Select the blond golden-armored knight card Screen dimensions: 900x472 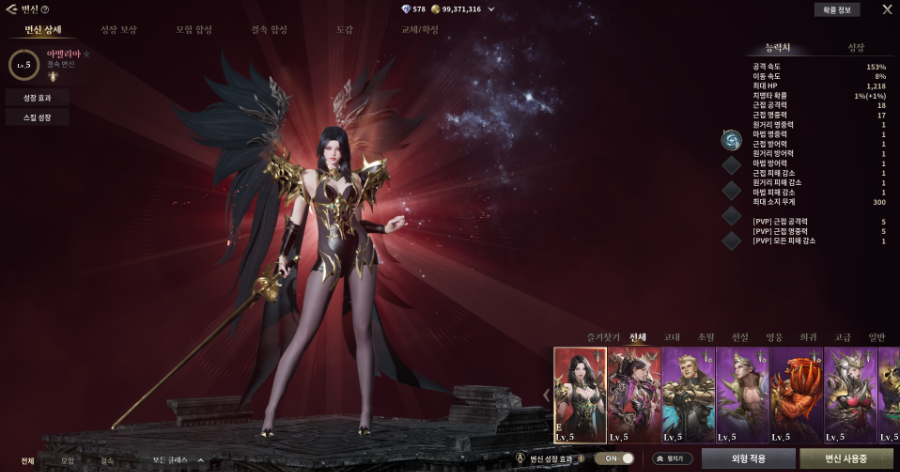pyautogui.click(x=688, y=395)
